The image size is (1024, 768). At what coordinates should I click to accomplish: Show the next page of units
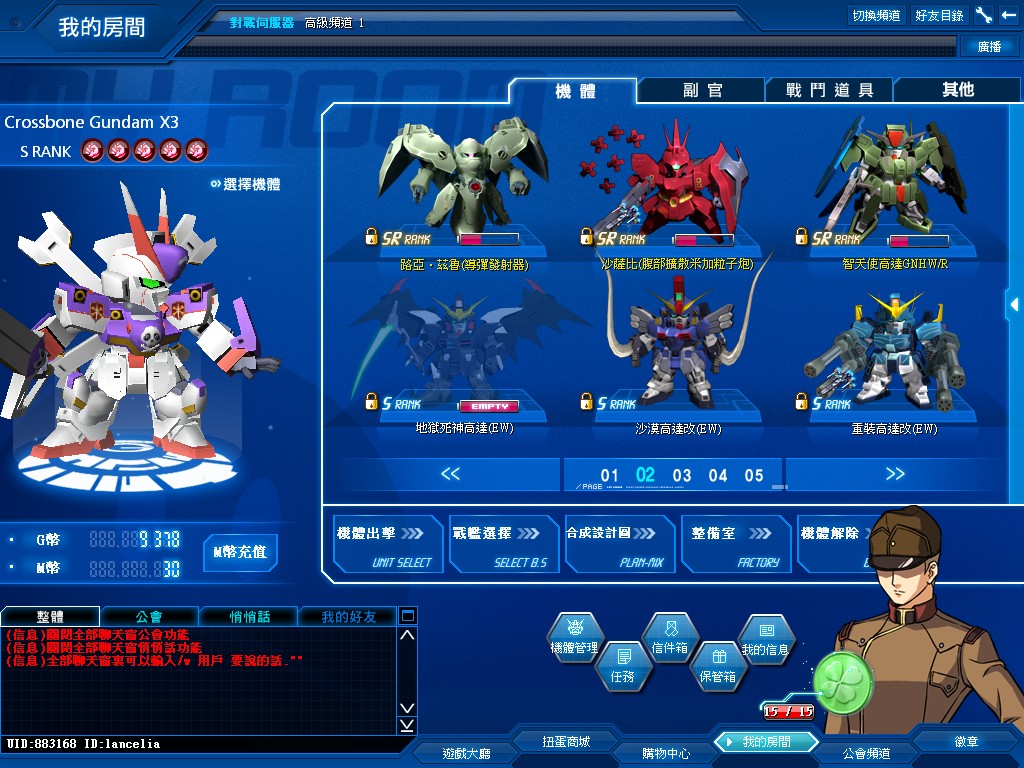(894, 474)
